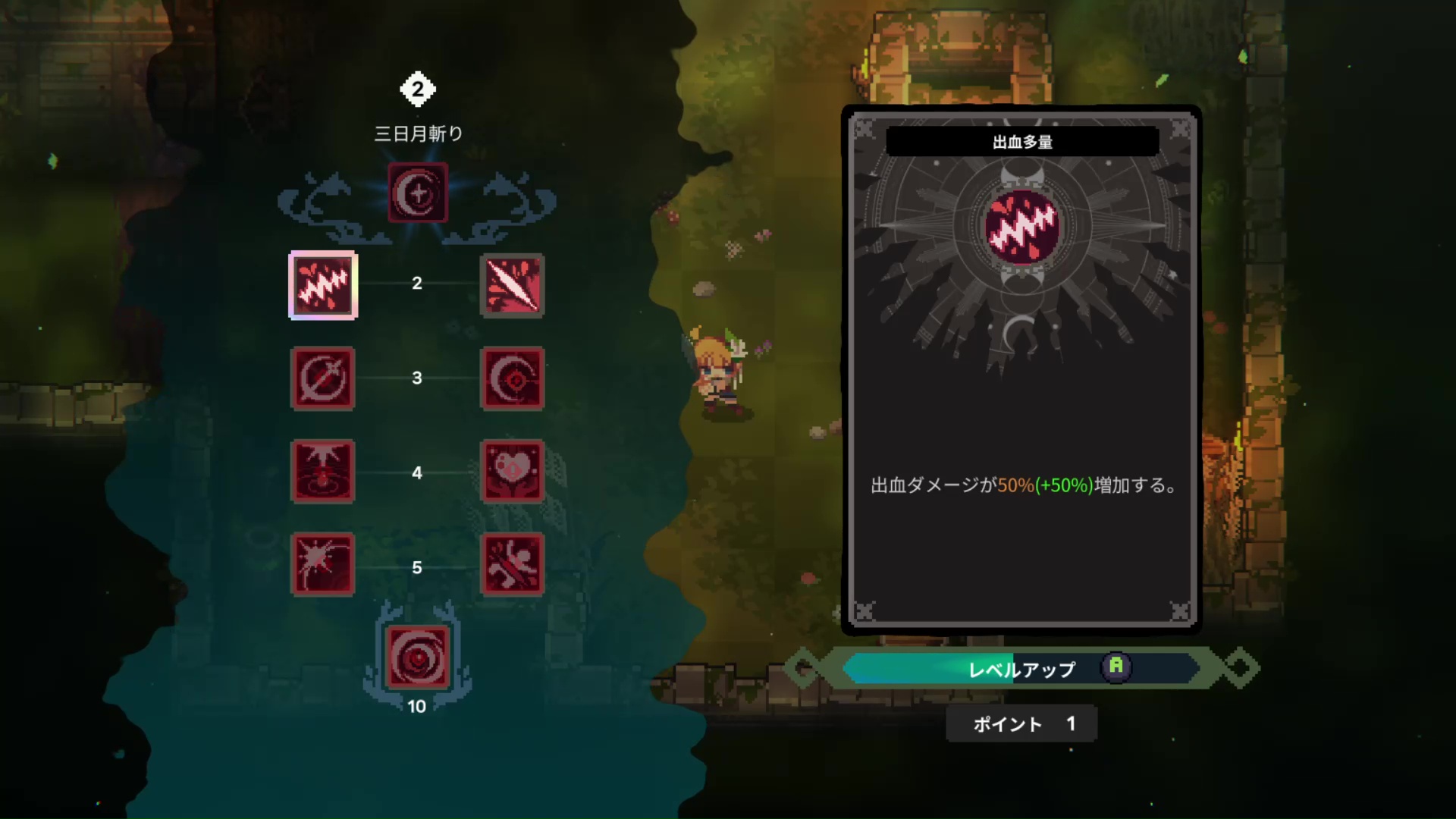
Task: Pick the blood splatter burst skill node
Action: coord(323,565)
